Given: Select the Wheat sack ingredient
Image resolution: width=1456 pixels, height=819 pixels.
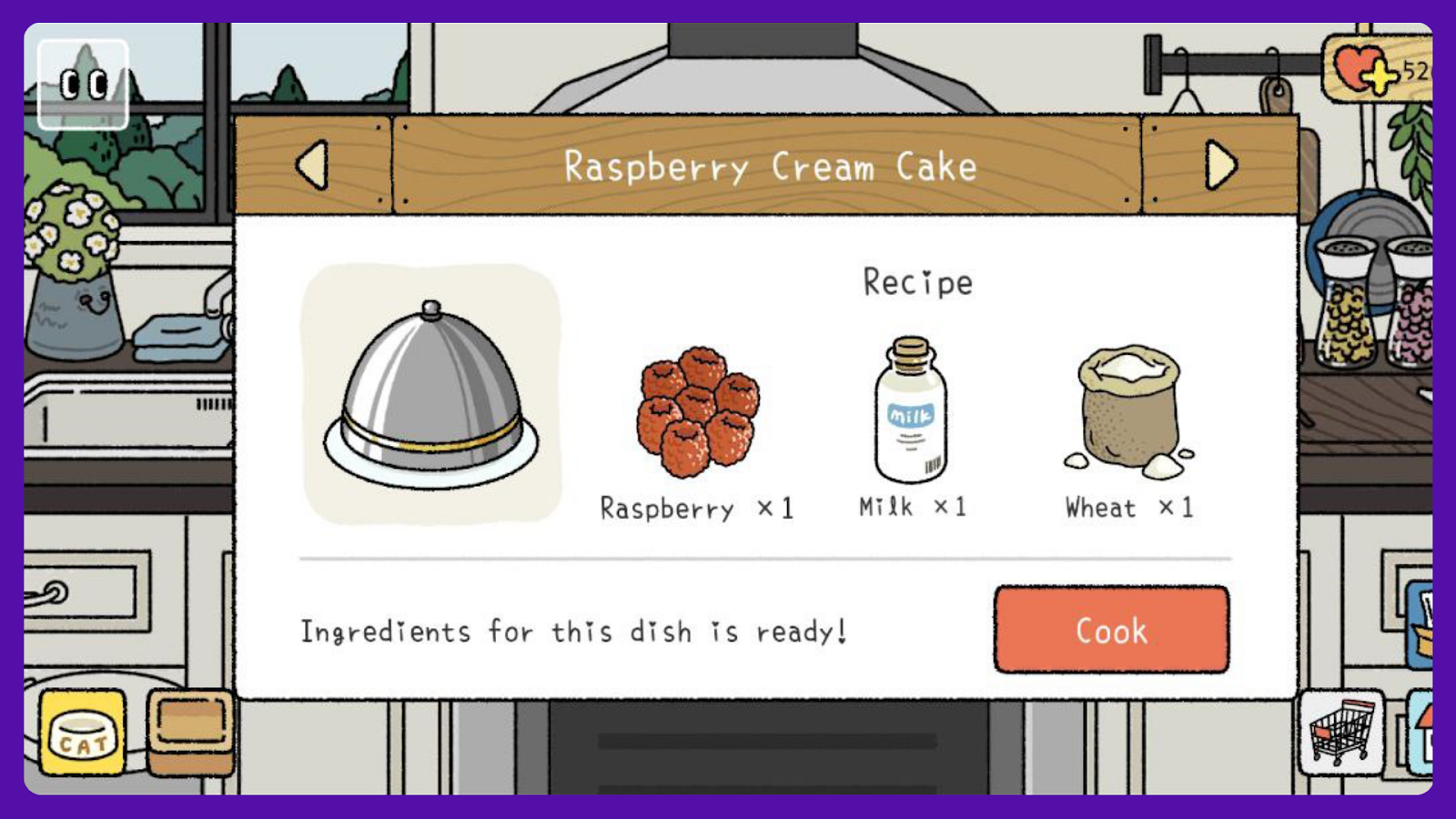Looking at the screenshot, I should click(1129, 410).
